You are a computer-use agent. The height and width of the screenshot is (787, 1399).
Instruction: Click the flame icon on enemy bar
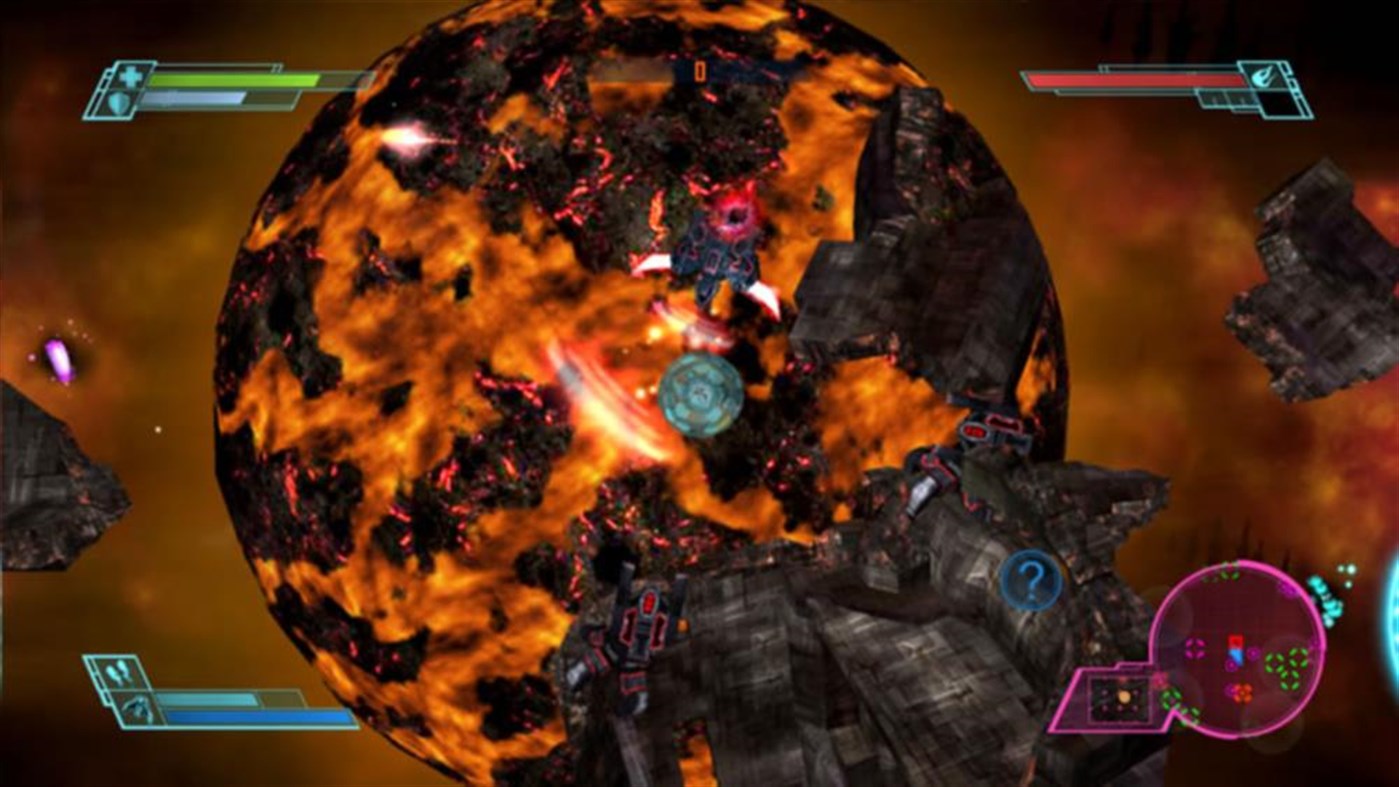[1263, 77]
